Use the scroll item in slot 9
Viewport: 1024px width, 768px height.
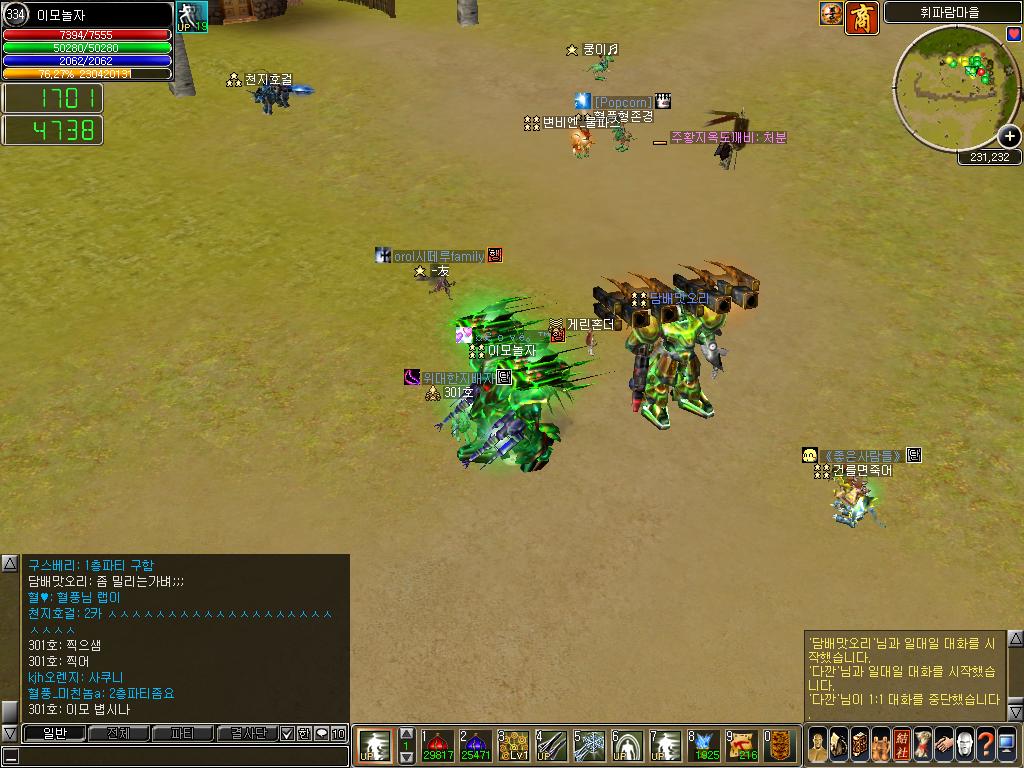(x=742, y=745)
